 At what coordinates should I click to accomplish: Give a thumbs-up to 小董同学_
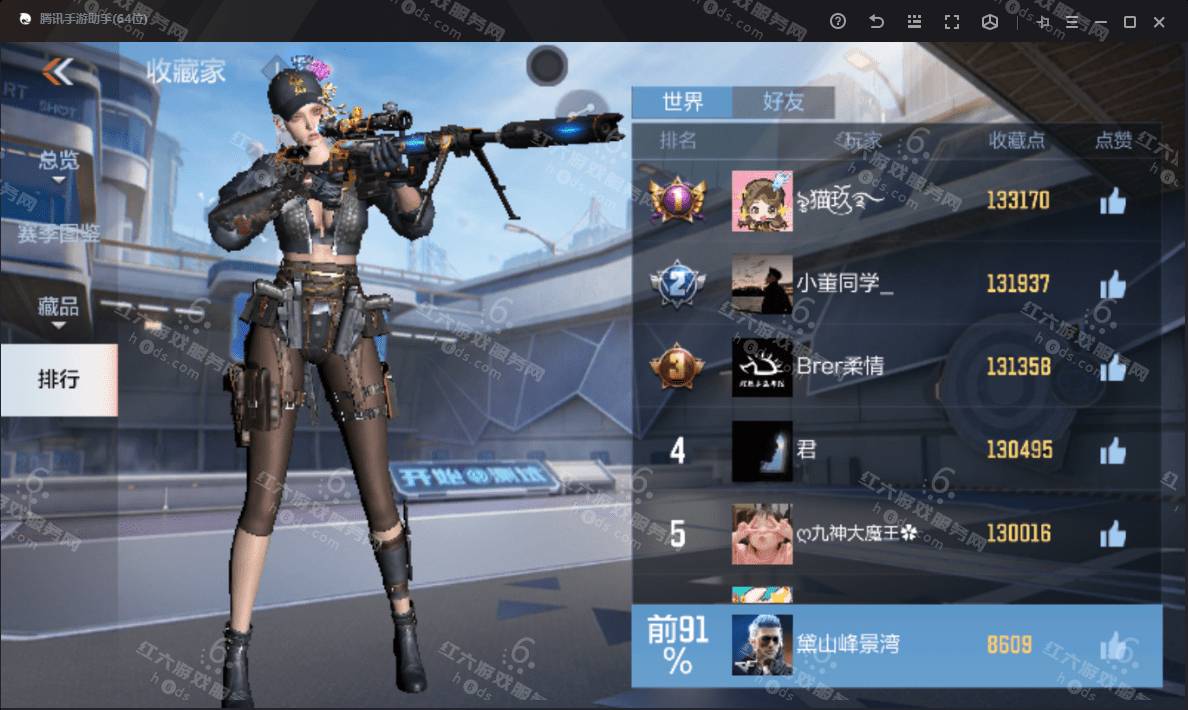point(1112,286)
